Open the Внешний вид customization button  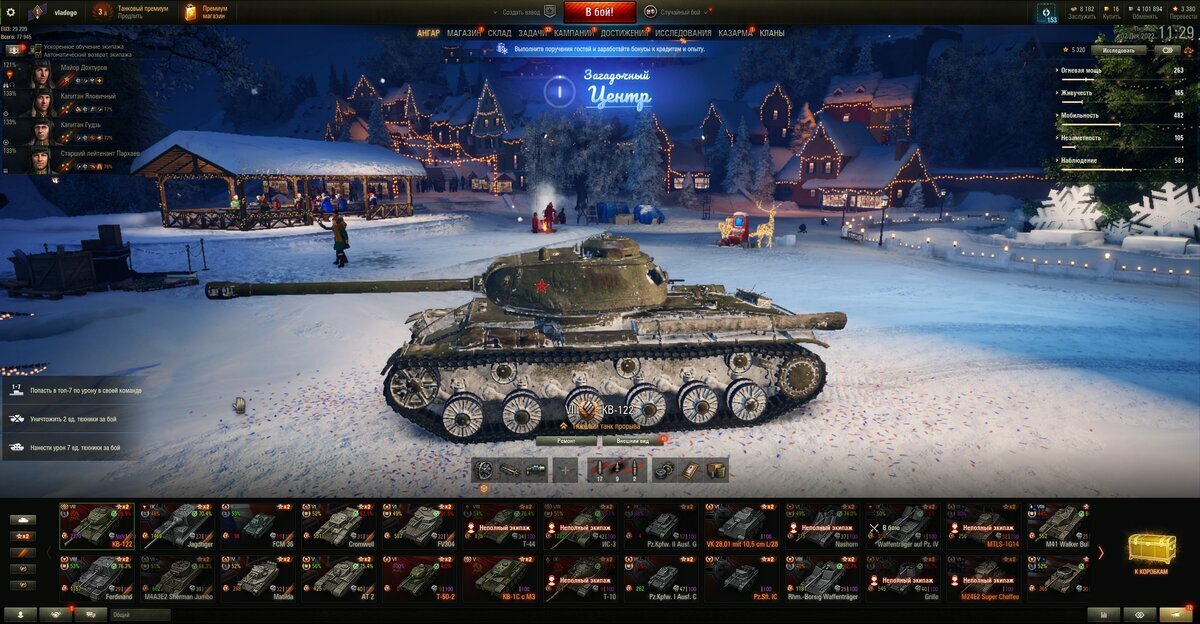[x=630, y=440]
